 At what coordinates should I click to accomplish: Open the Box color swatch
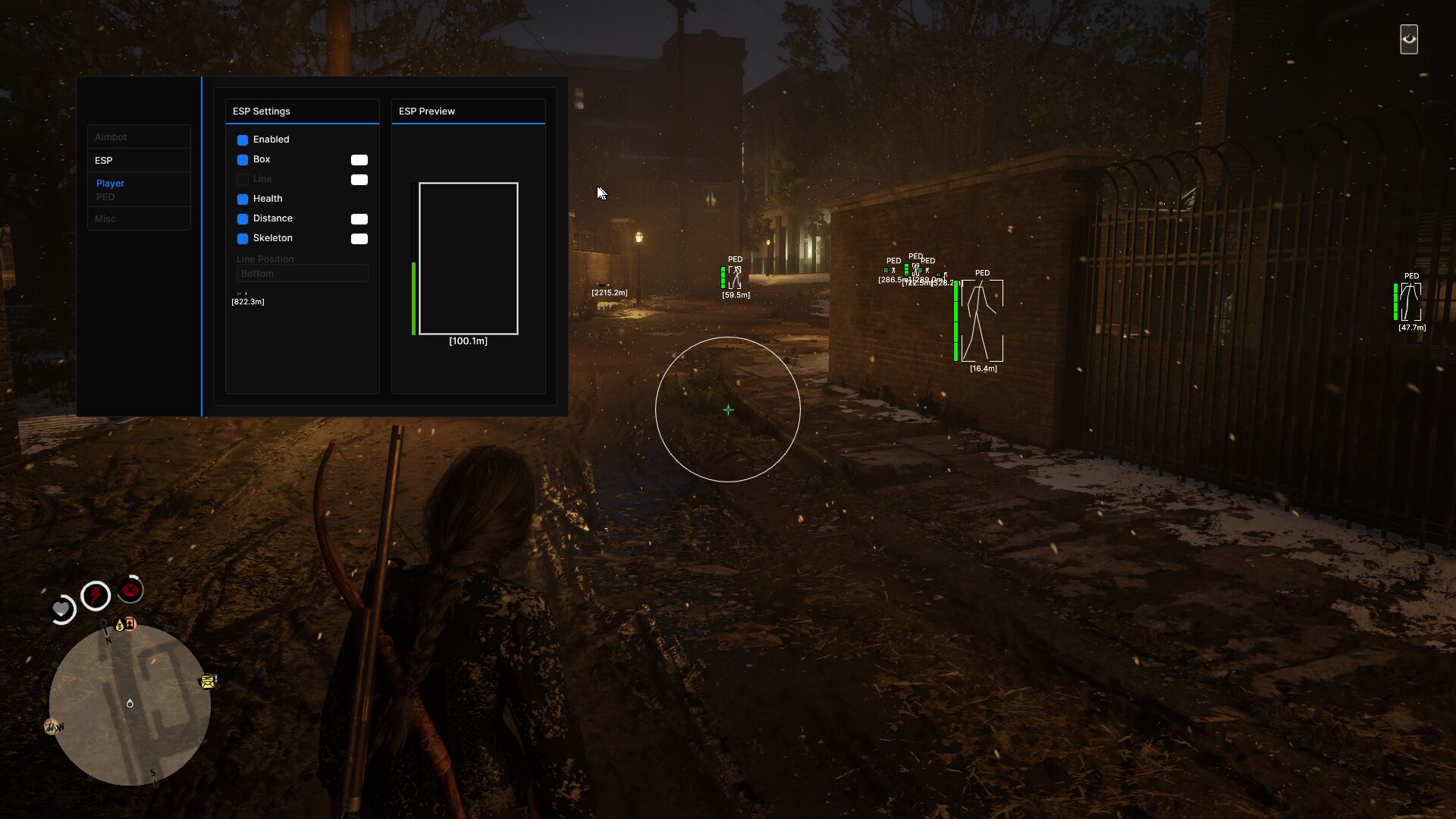(x=359, y=160)
